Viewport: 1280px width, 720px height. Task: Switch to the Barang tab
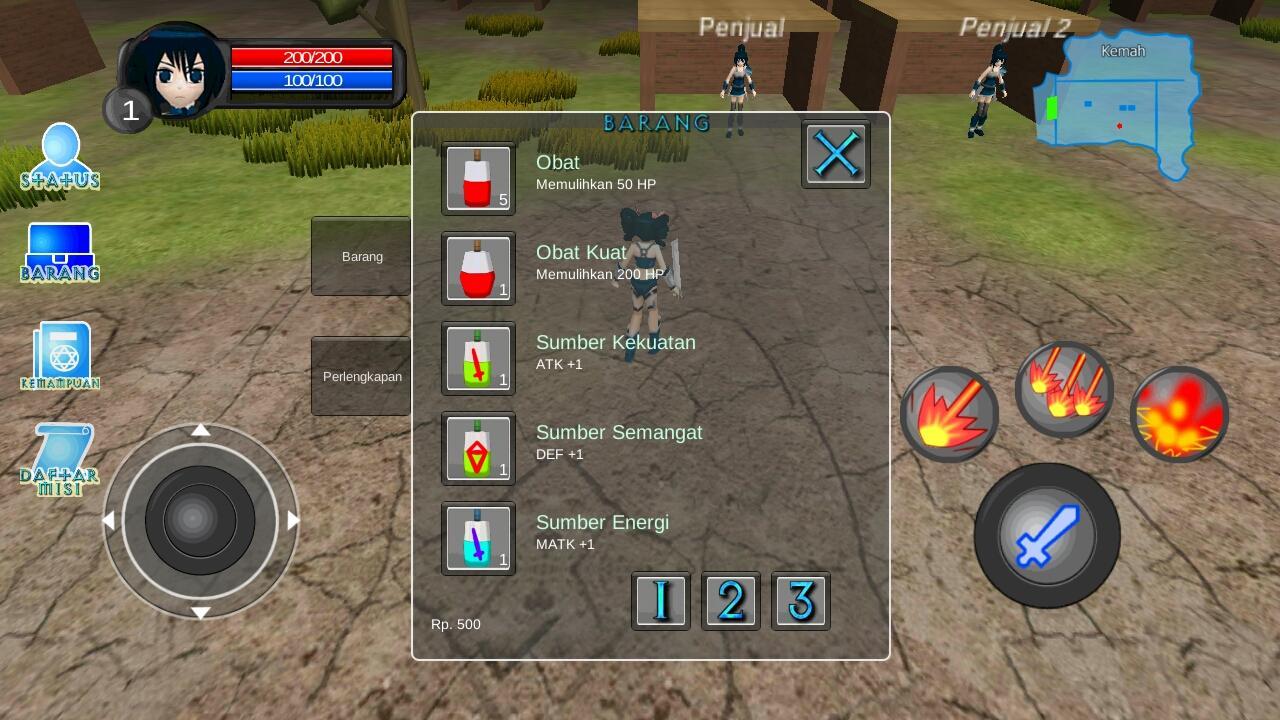click(361, 256)
